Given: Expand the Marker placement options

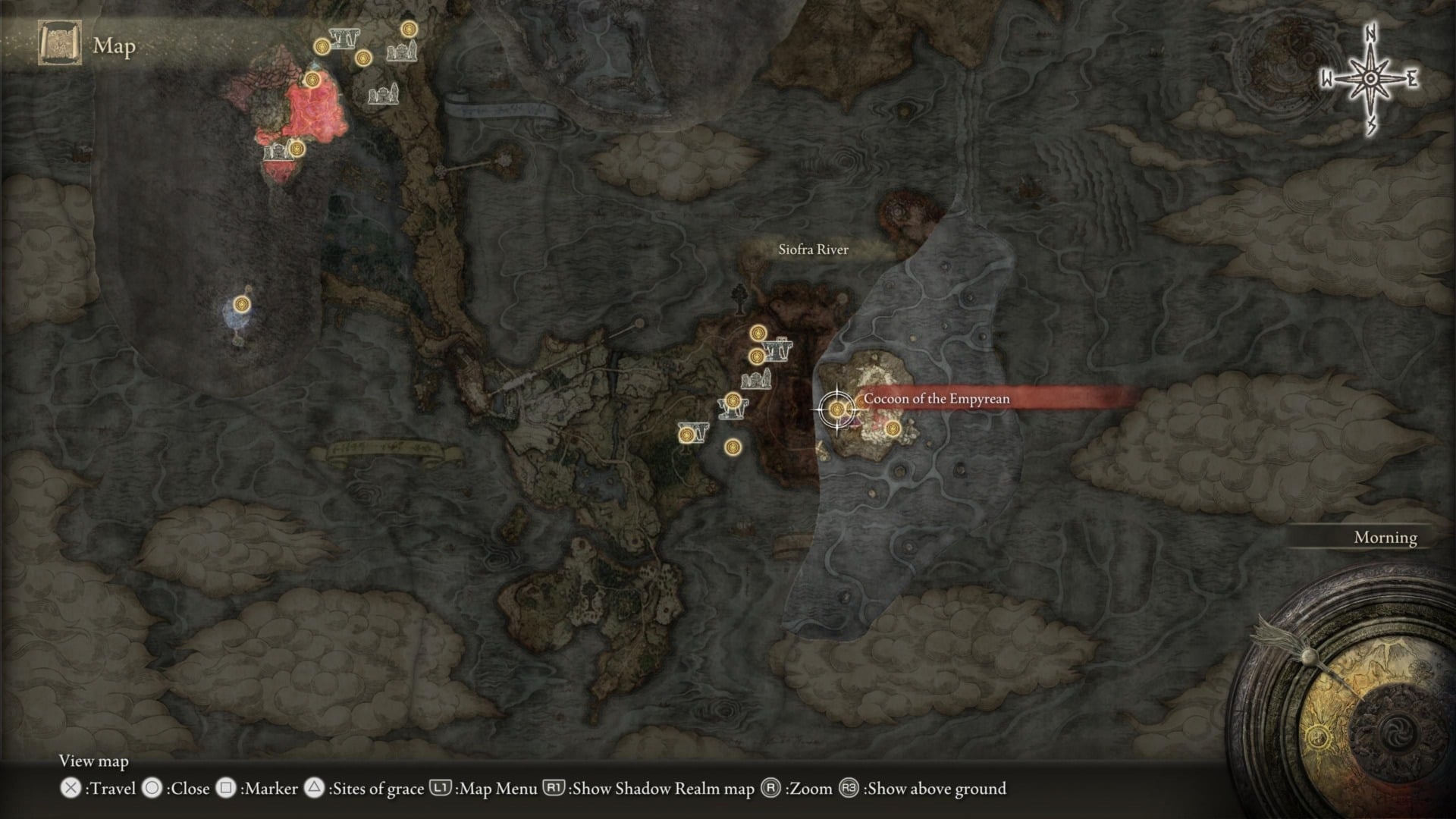Looking at the screenshot, I should (x=269, y=789).
